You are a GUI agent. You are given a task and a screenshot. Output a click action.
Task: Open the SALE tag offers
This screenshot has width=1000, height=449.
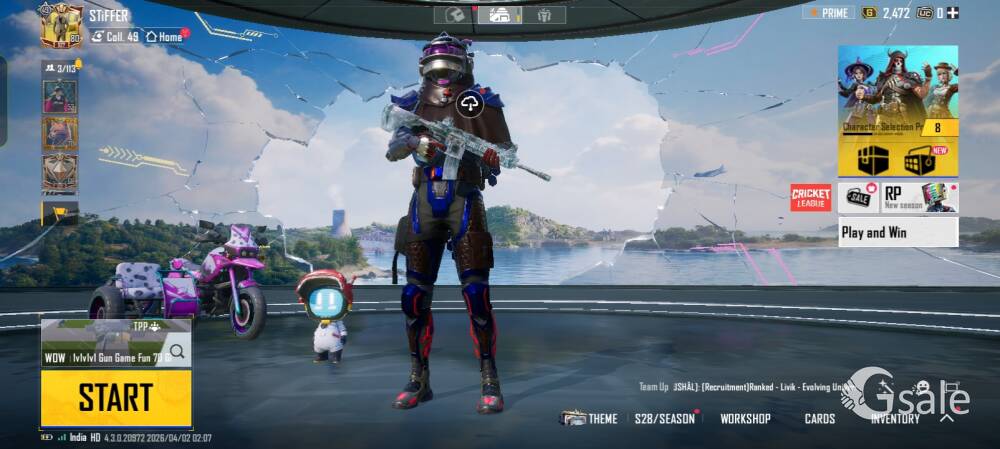858,197
